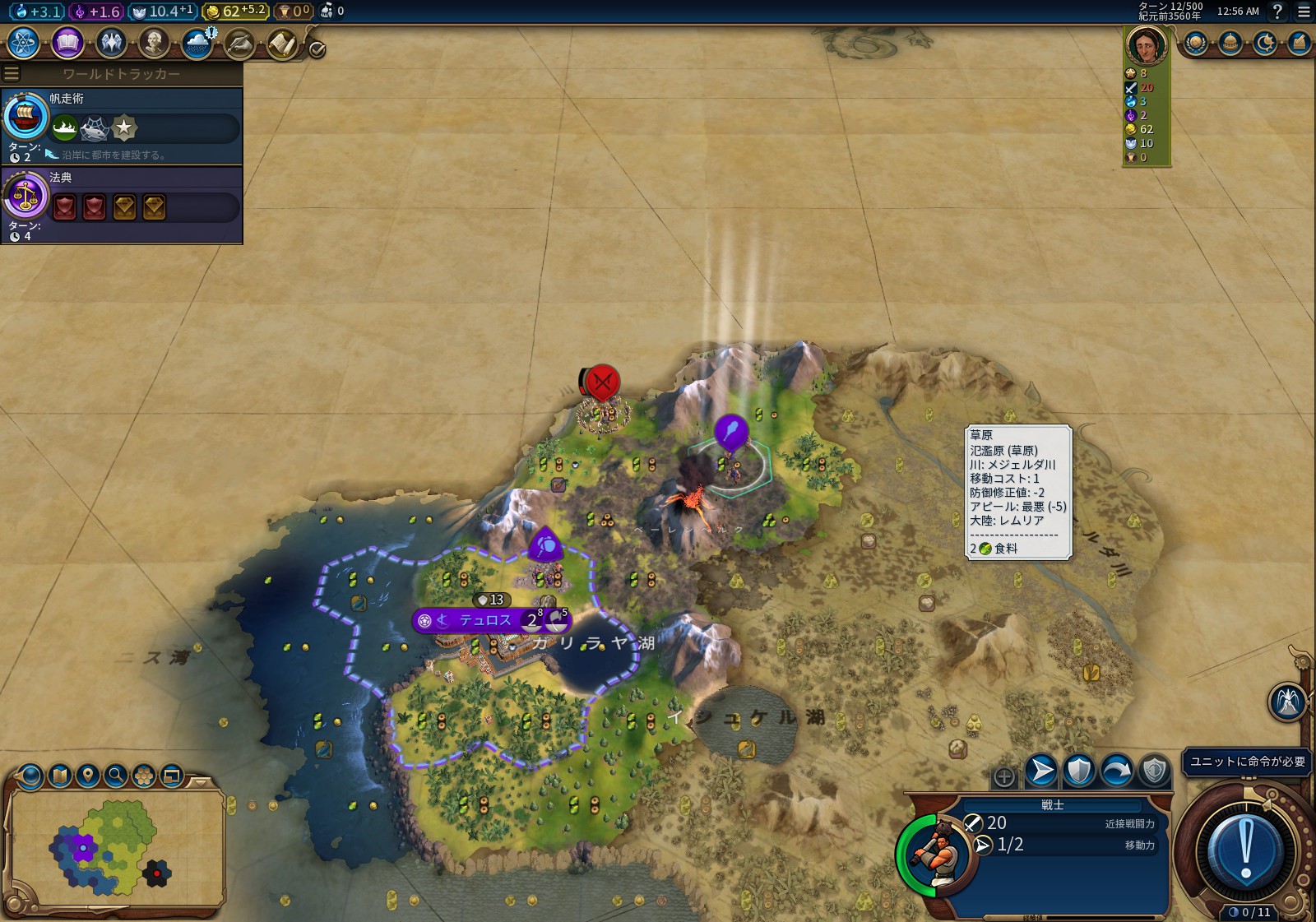The height and width of the screenshot is (922, 1316).
Task: Open the Civilopedia question mark
Action: coord(1277,12)
